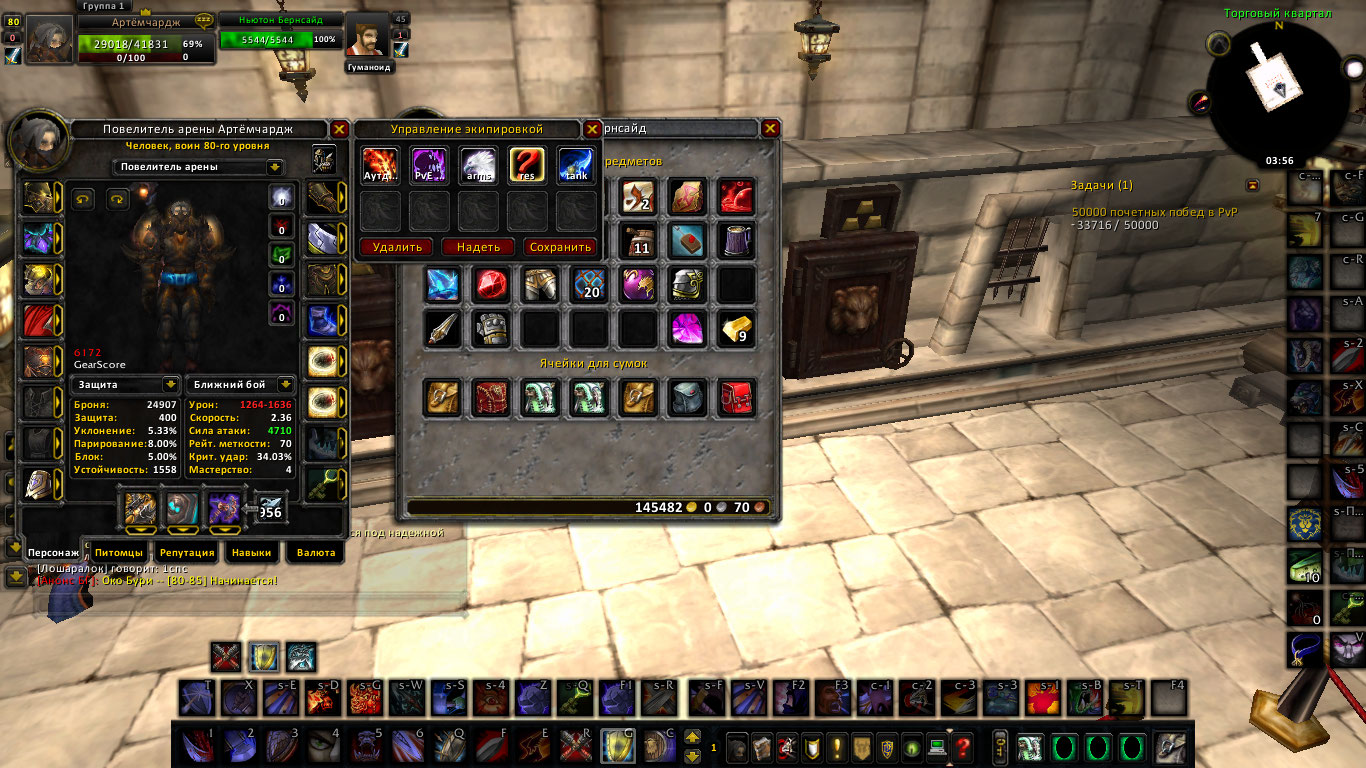Switch to the Репутация tab
1366x768 pixels.
pos(187,552)
